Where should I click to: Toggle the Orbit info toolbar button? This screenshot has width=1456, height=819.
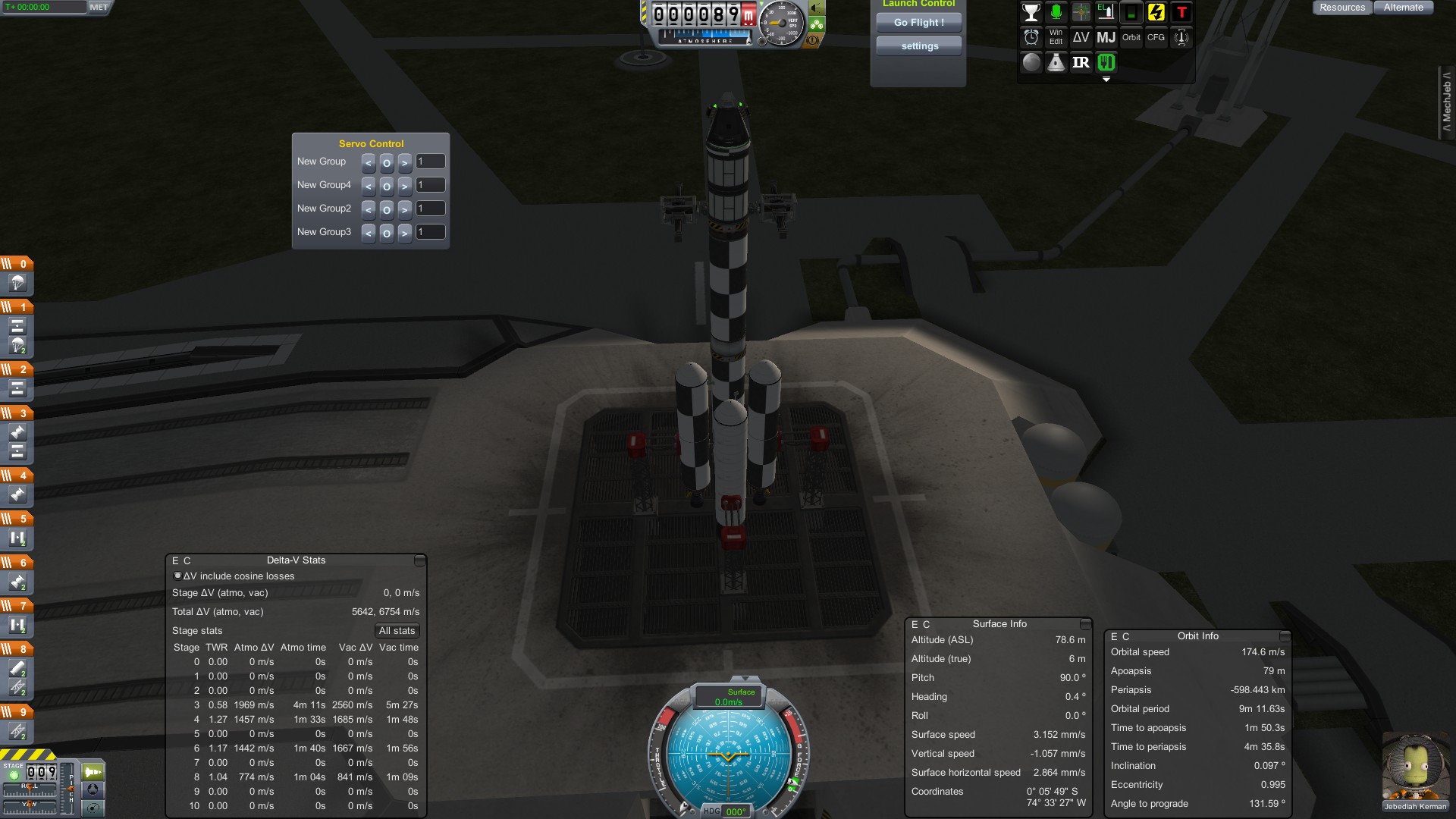tap(1131, 38)
